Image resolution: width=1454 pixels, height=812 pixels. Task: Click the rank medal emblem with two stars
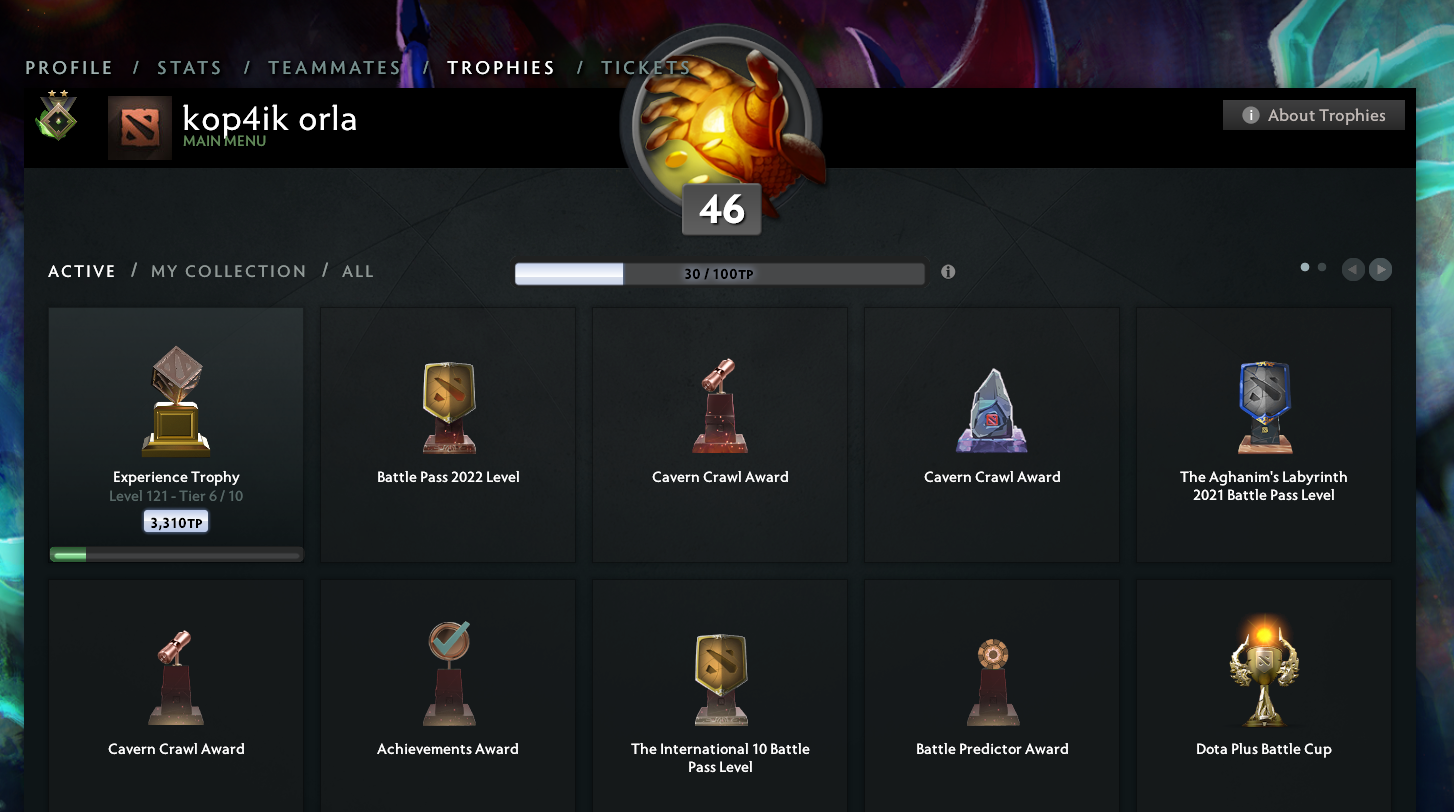pos(57,118)
